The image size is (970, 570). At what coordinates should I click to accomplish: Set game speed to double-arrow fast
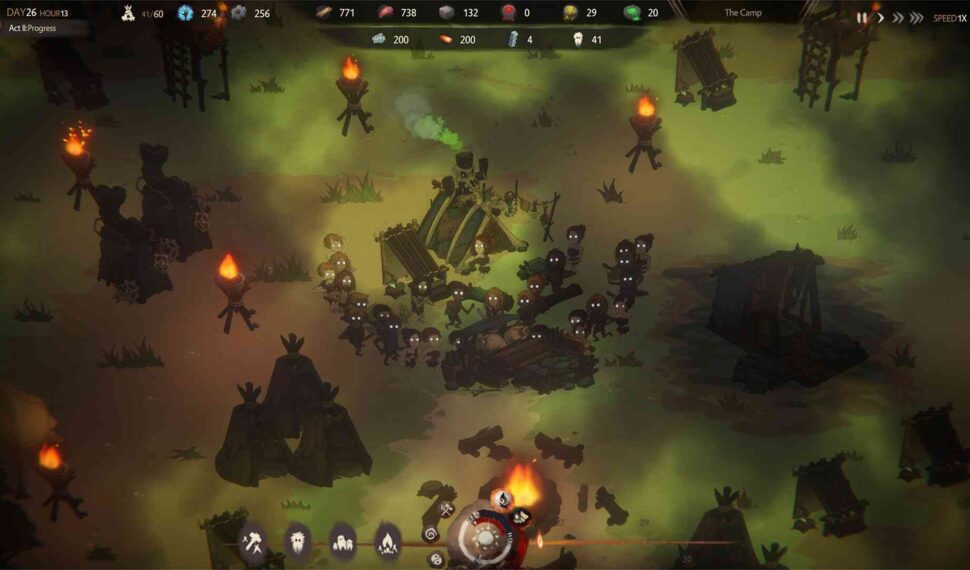[900, 17]
